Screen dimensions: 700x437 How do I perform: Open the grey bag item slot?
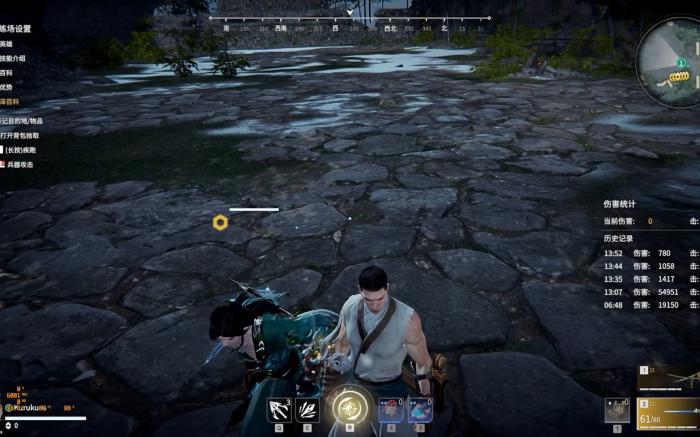616,410
